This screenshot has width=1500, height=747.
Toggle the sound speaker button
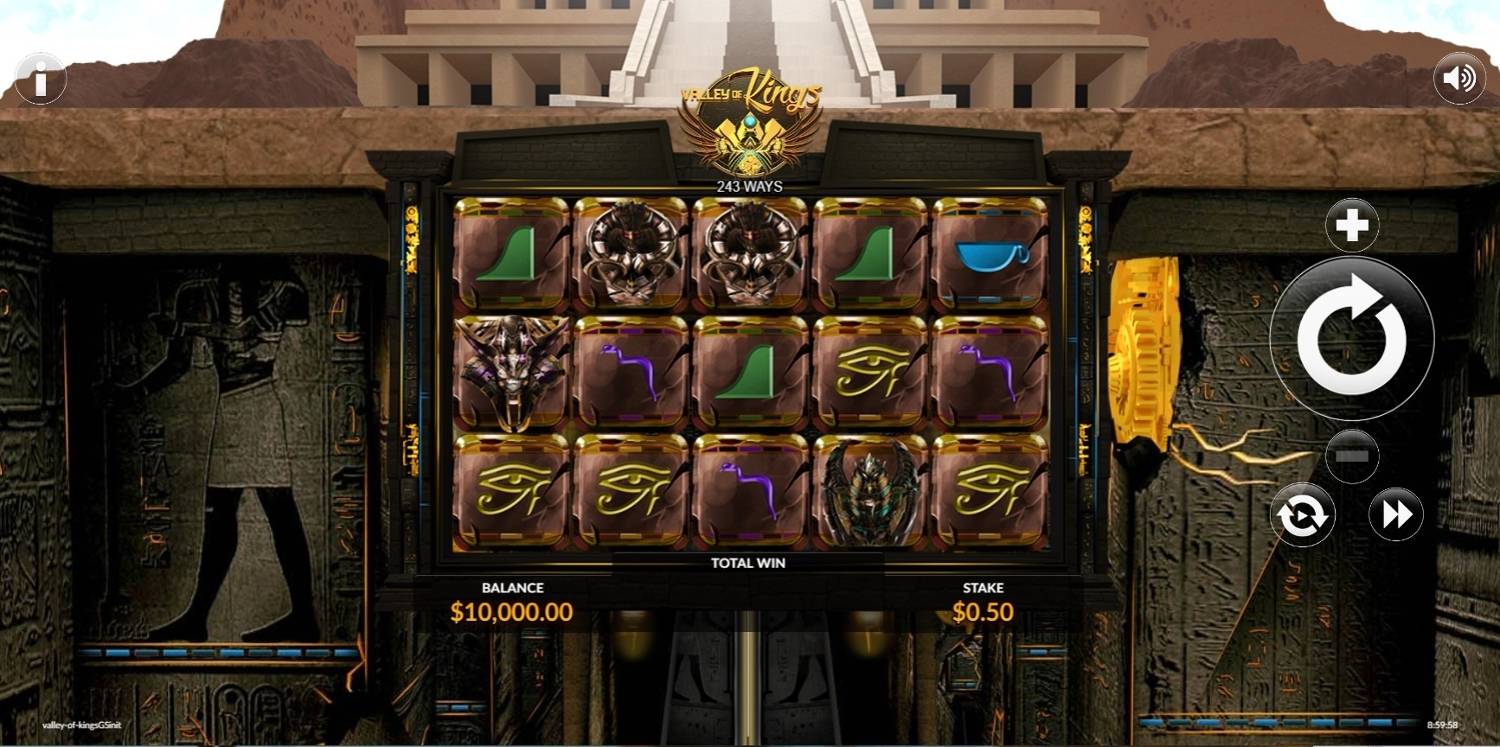(x=1459, y=79)
